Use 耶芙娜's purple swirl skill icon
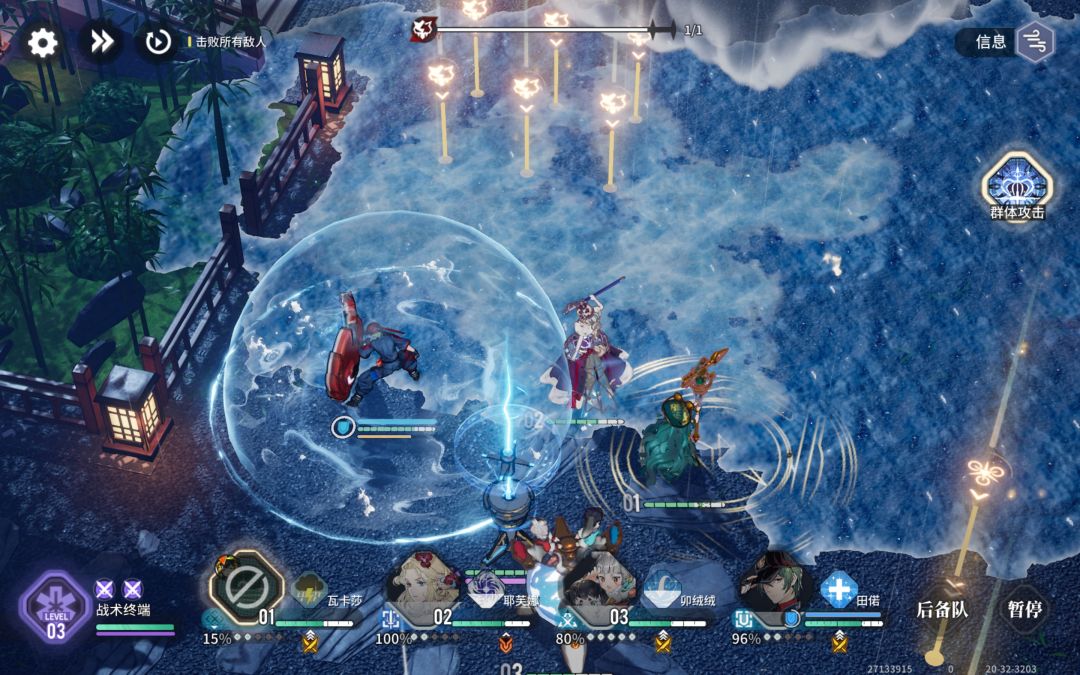 [486, 586]
